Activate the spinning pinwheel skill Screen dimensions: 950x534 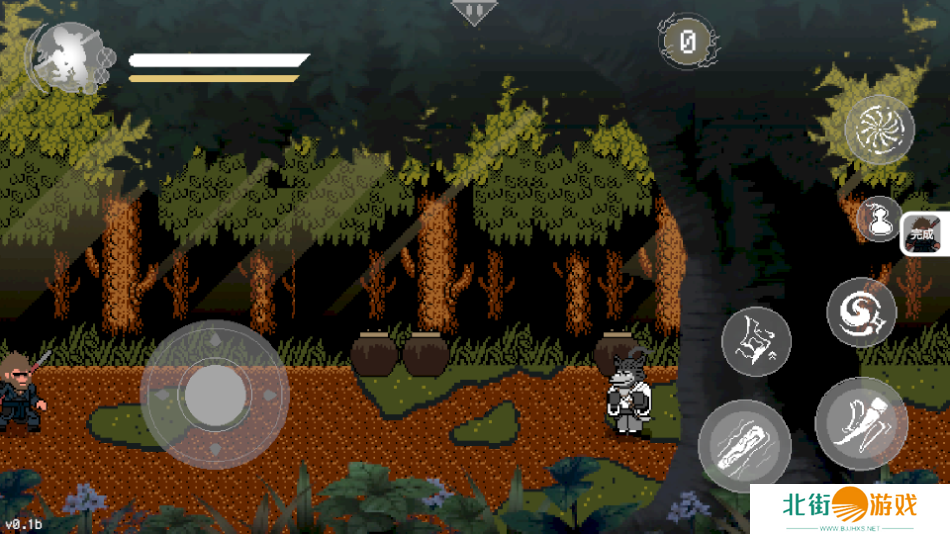pos(879,130)
